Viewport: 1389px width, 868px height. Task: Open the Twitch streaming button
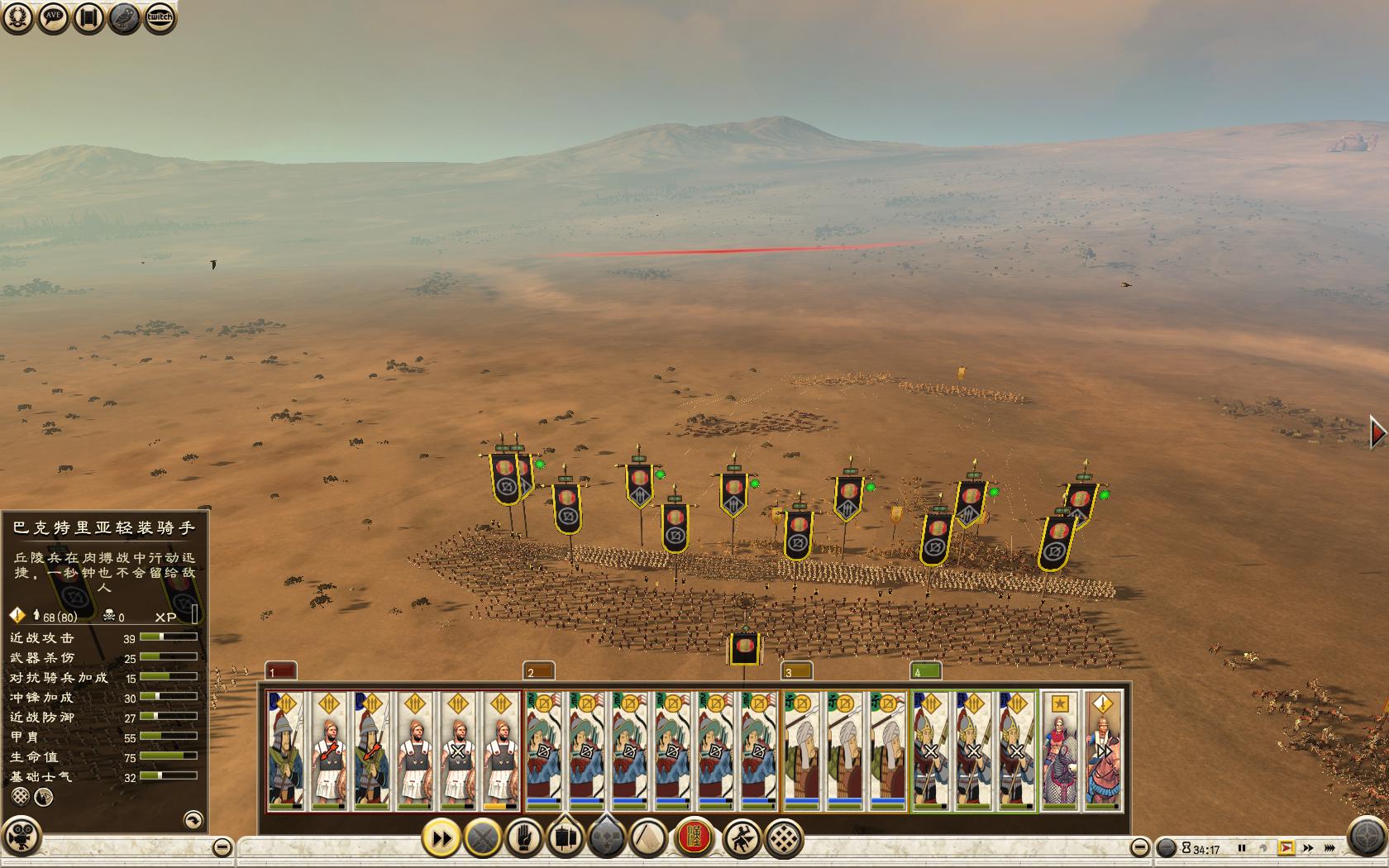tap(160, 17)
